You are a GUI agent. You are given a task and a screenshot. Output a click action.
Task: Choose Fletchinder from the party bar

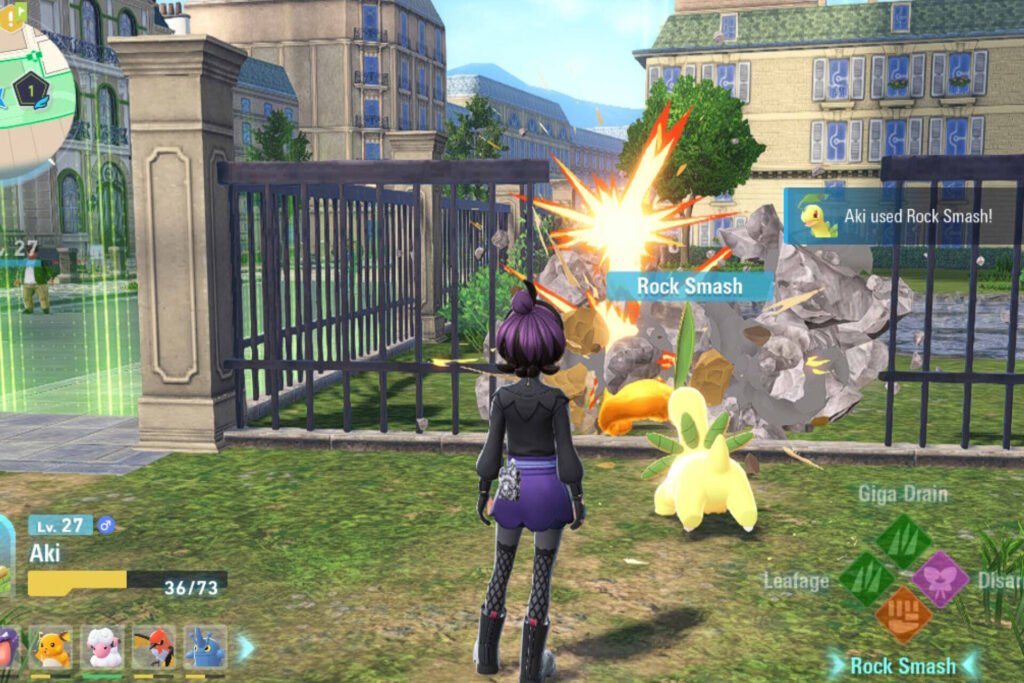coord(154,648)
